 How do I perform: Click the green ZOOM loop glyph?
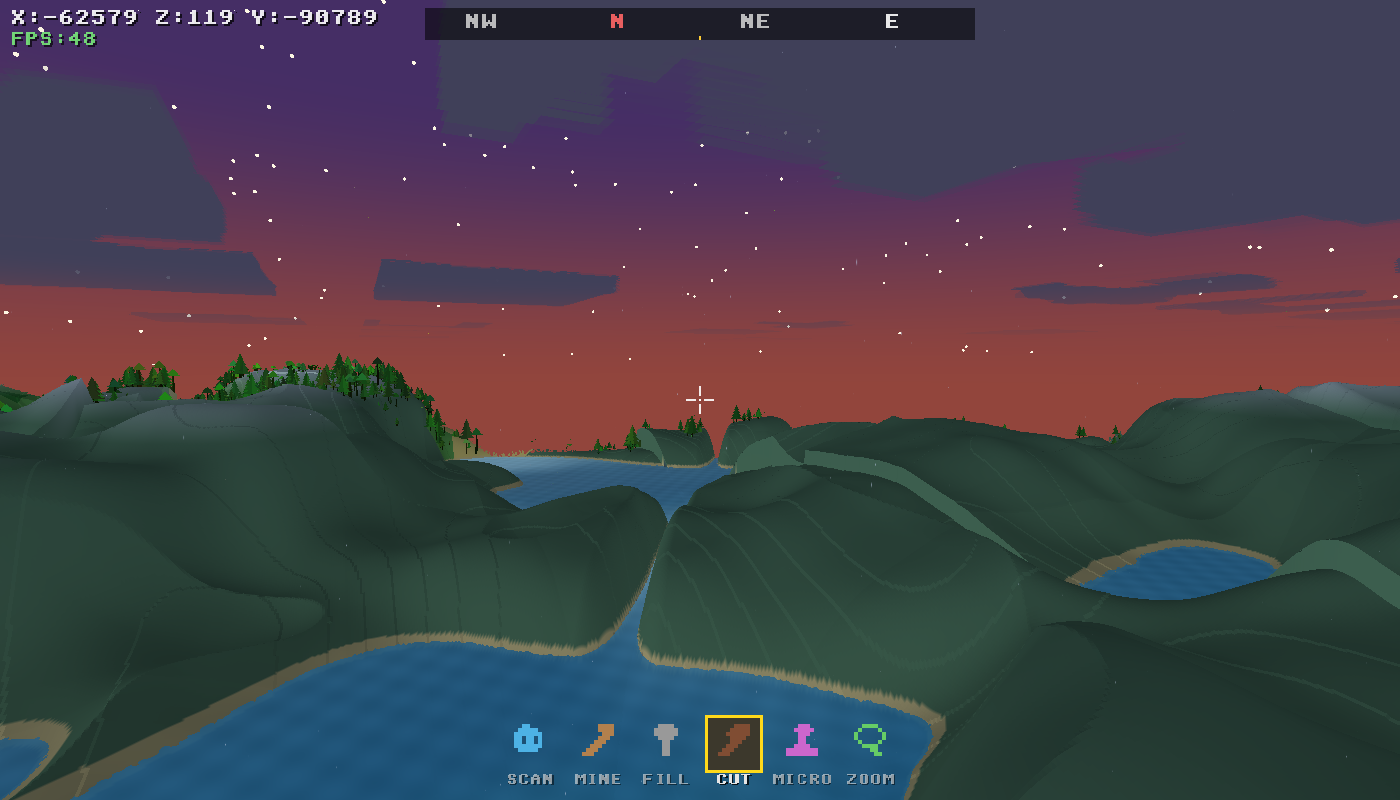tap(869, 738)
